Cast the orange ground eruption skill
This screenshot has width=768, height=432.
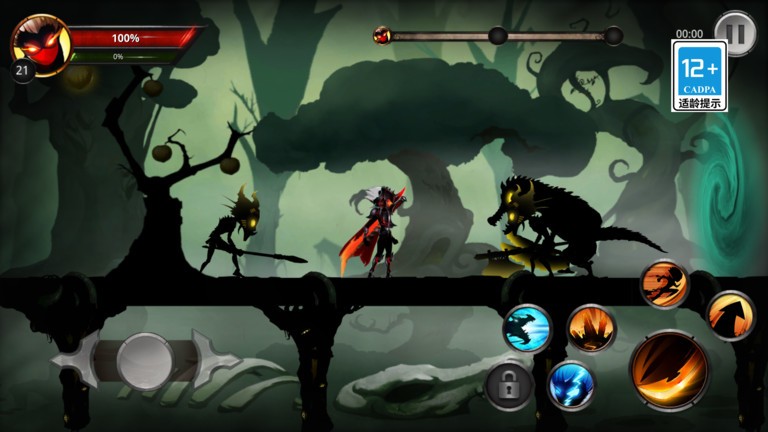pos(591,328)
